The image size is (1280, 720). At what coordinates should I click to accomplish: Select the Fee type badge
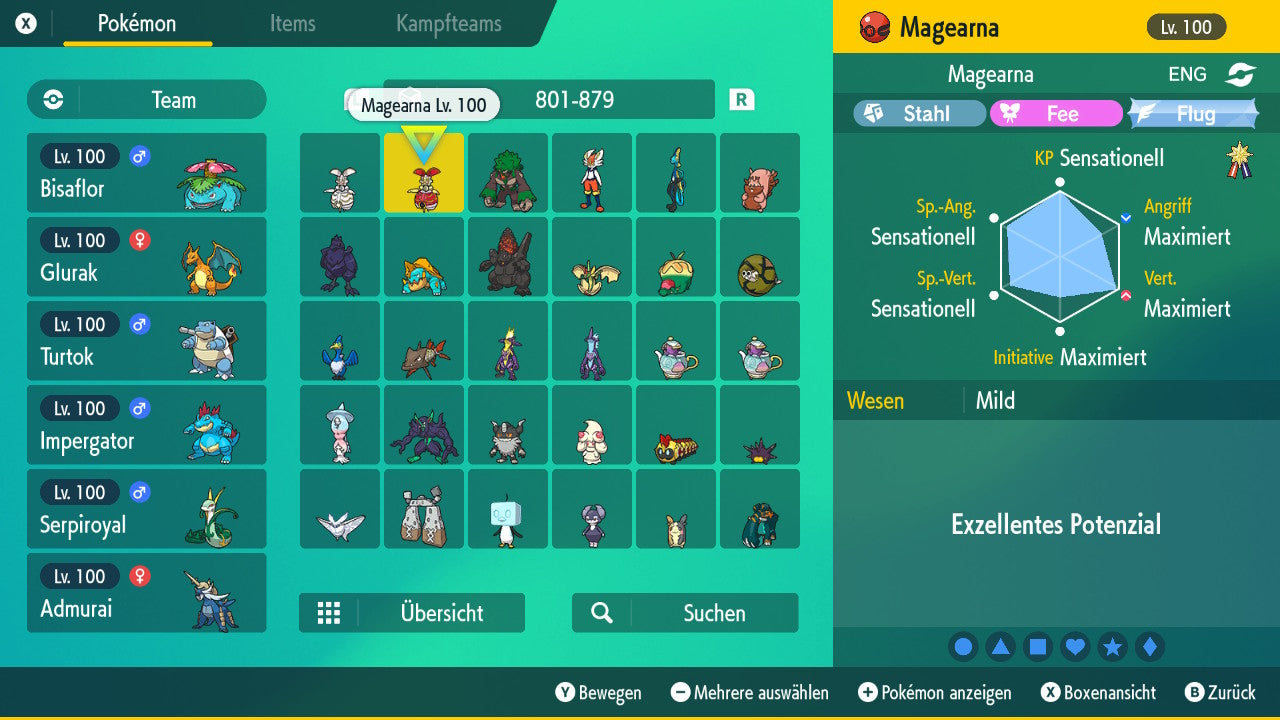pos(1055,113)
